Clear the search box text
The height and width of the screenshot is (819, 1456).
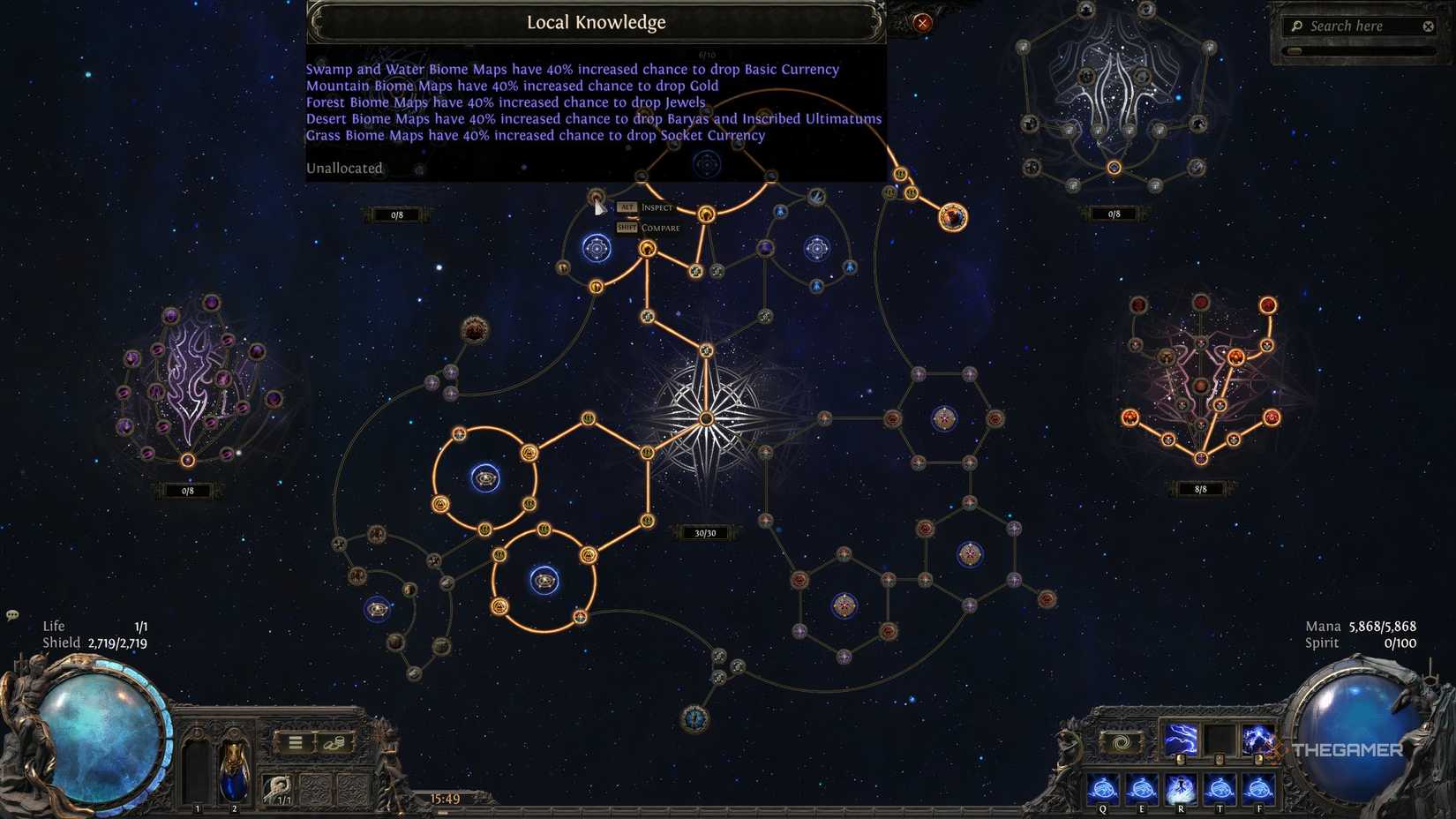tap(1429, 26)
